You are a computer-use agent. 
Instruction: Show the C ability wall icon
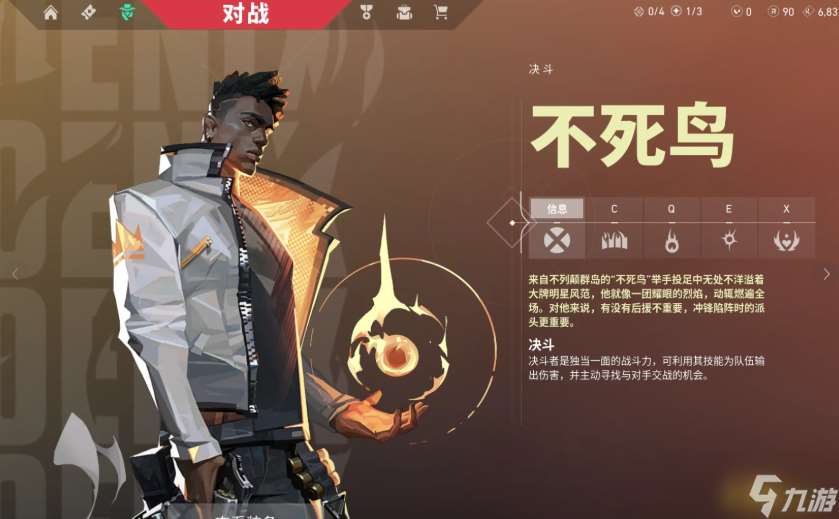tap(614, 239)
